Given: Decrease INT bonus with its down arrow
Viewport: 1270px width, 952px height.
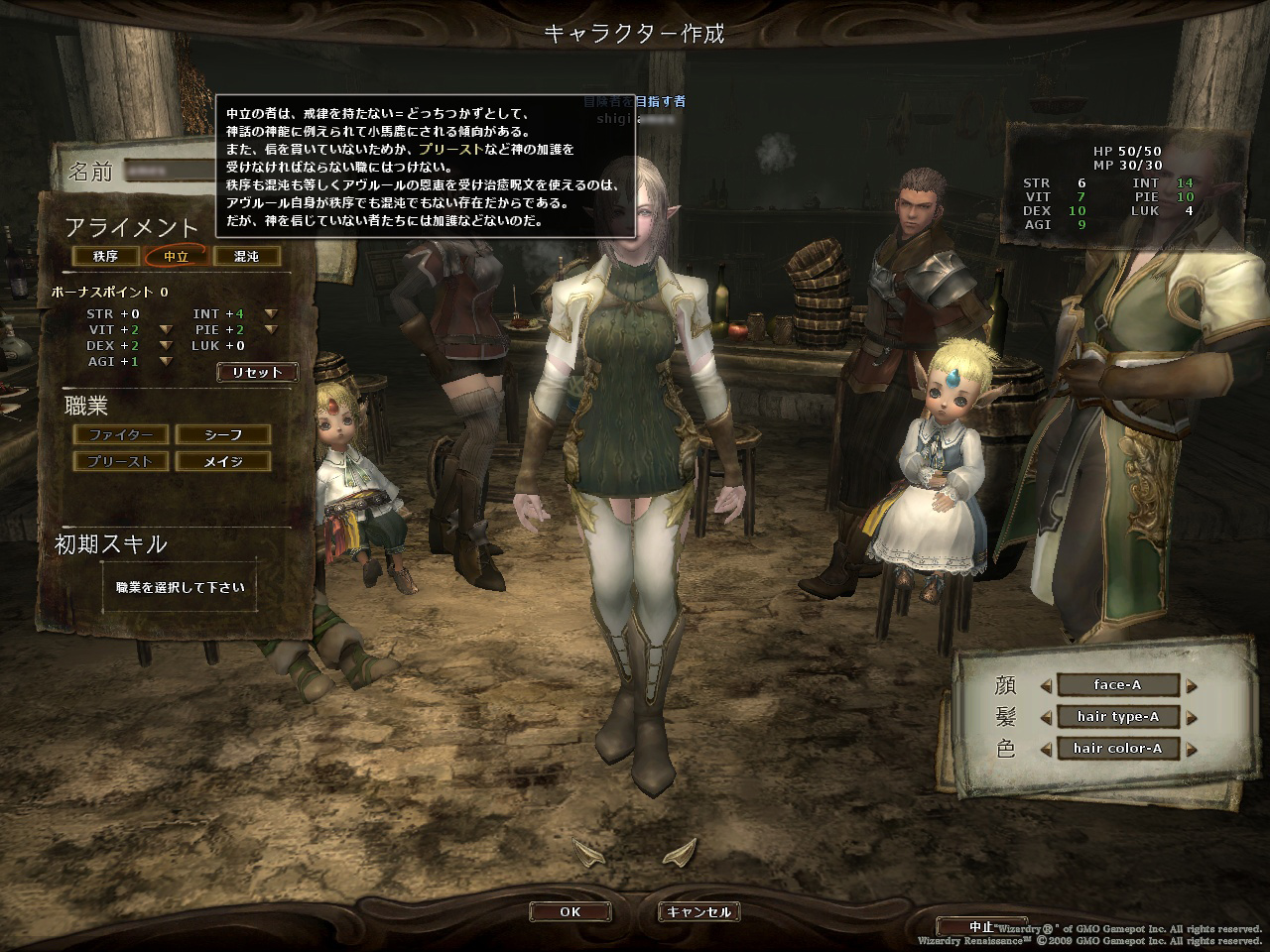Looking at the screenshot, I should 271,314.
